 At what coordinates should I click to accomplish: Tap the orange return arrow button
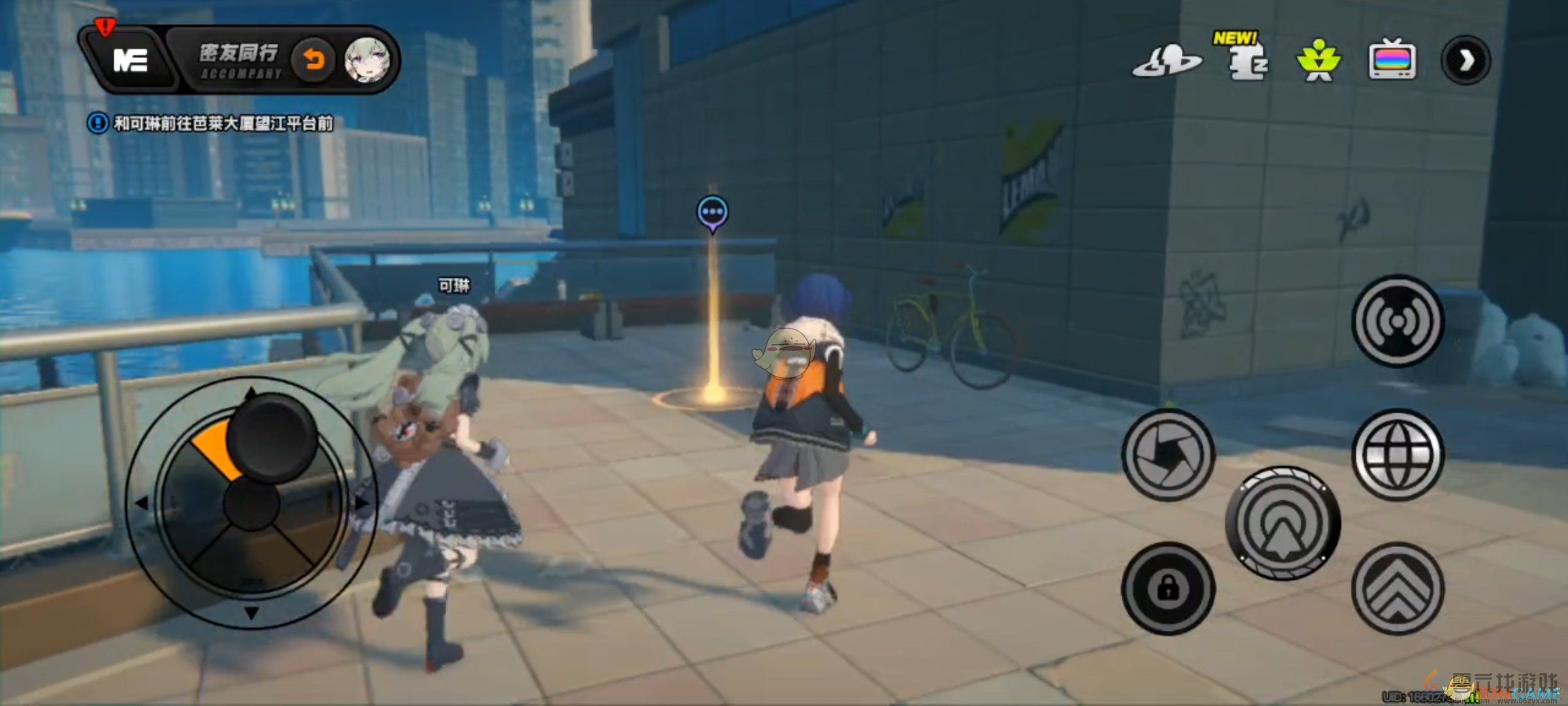314,61
